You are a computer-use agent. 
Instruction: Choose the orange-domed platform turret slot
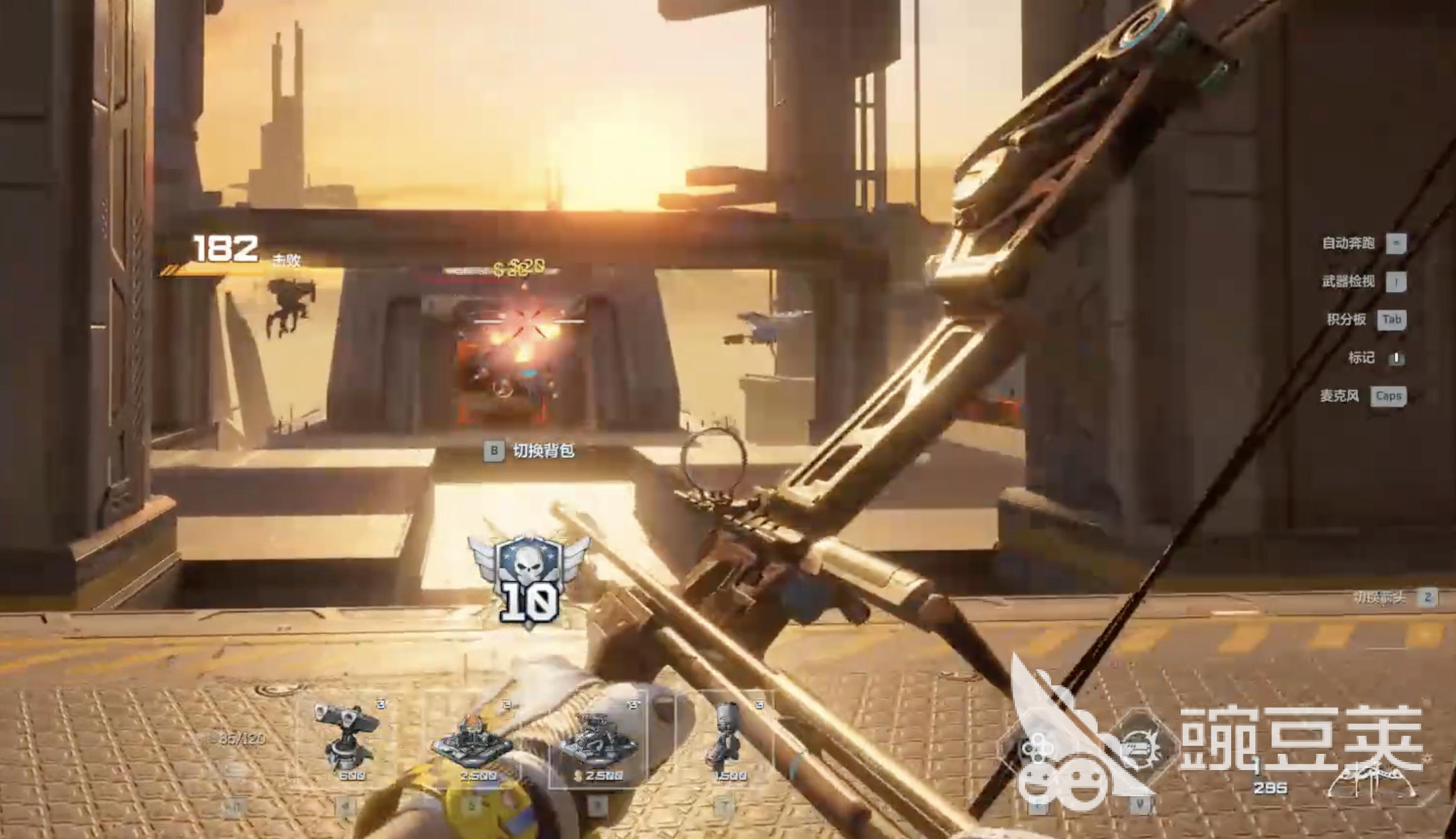coord(473,743)
